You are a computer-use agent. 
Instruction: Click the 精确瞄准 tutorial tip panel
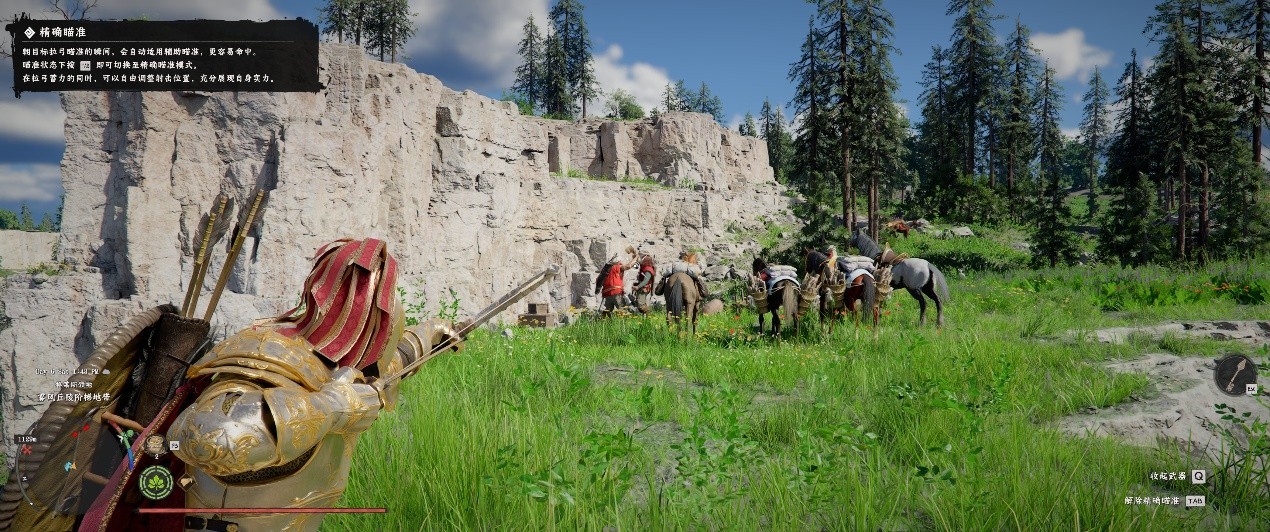165,55
